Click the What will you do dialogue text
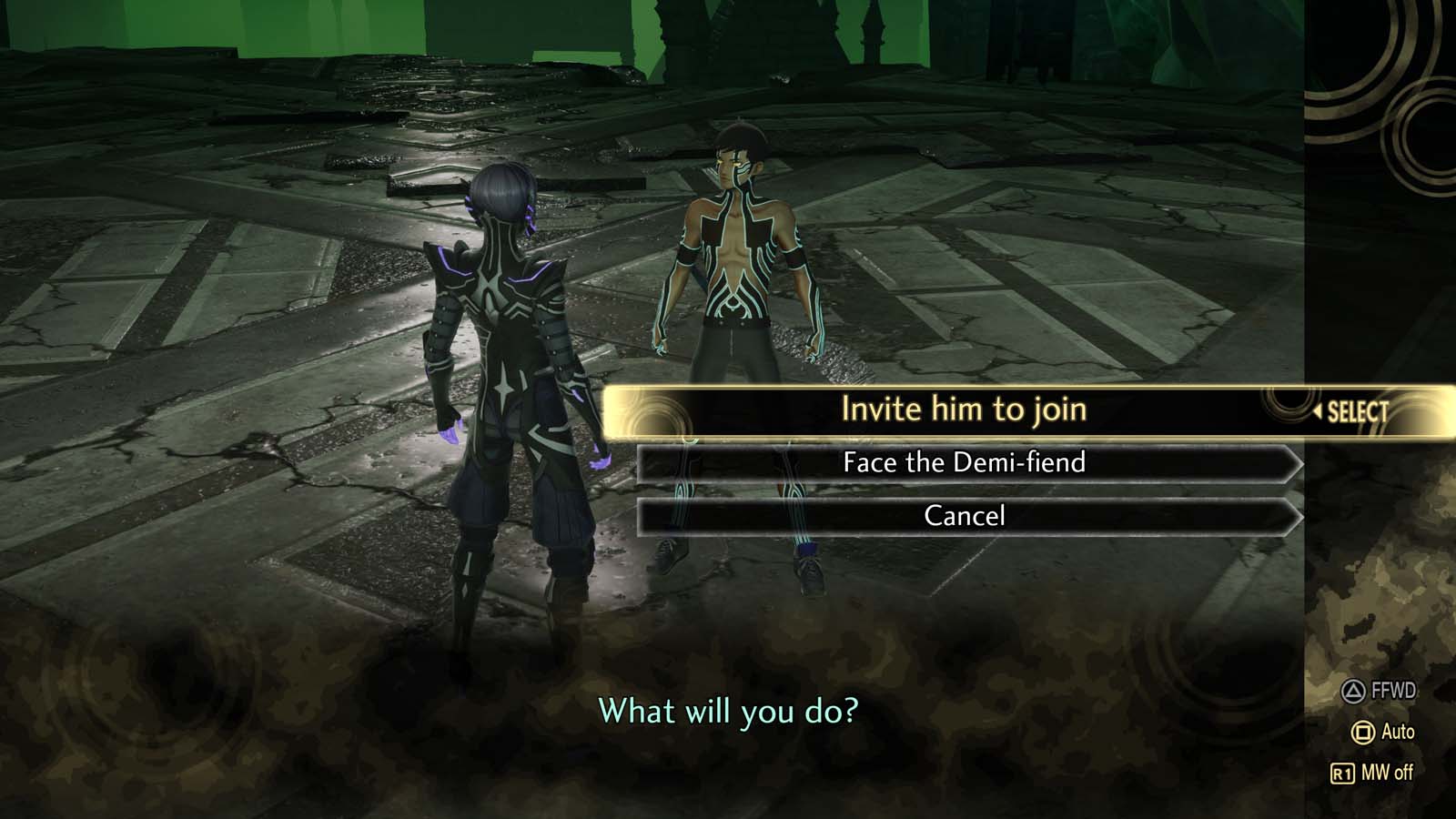1456x819 pixels. tap(728, 713)
